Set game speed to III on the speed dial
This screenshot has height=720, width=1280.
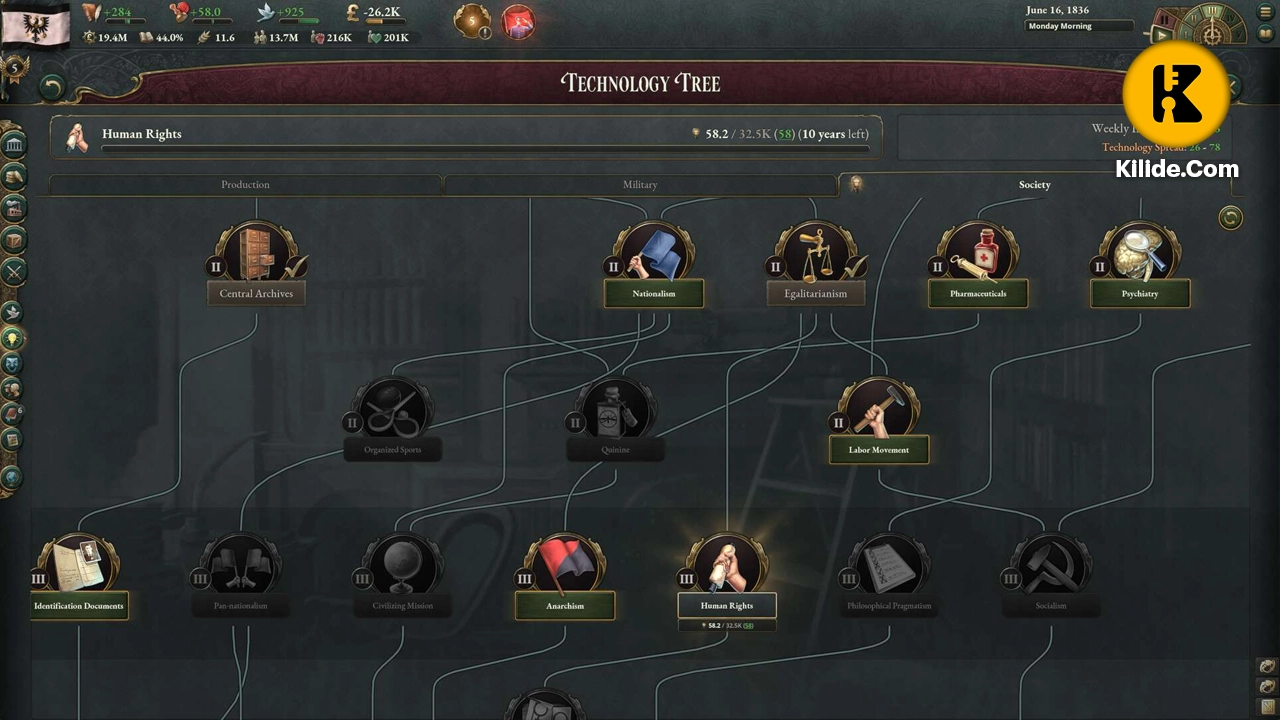coord(1213,10)
